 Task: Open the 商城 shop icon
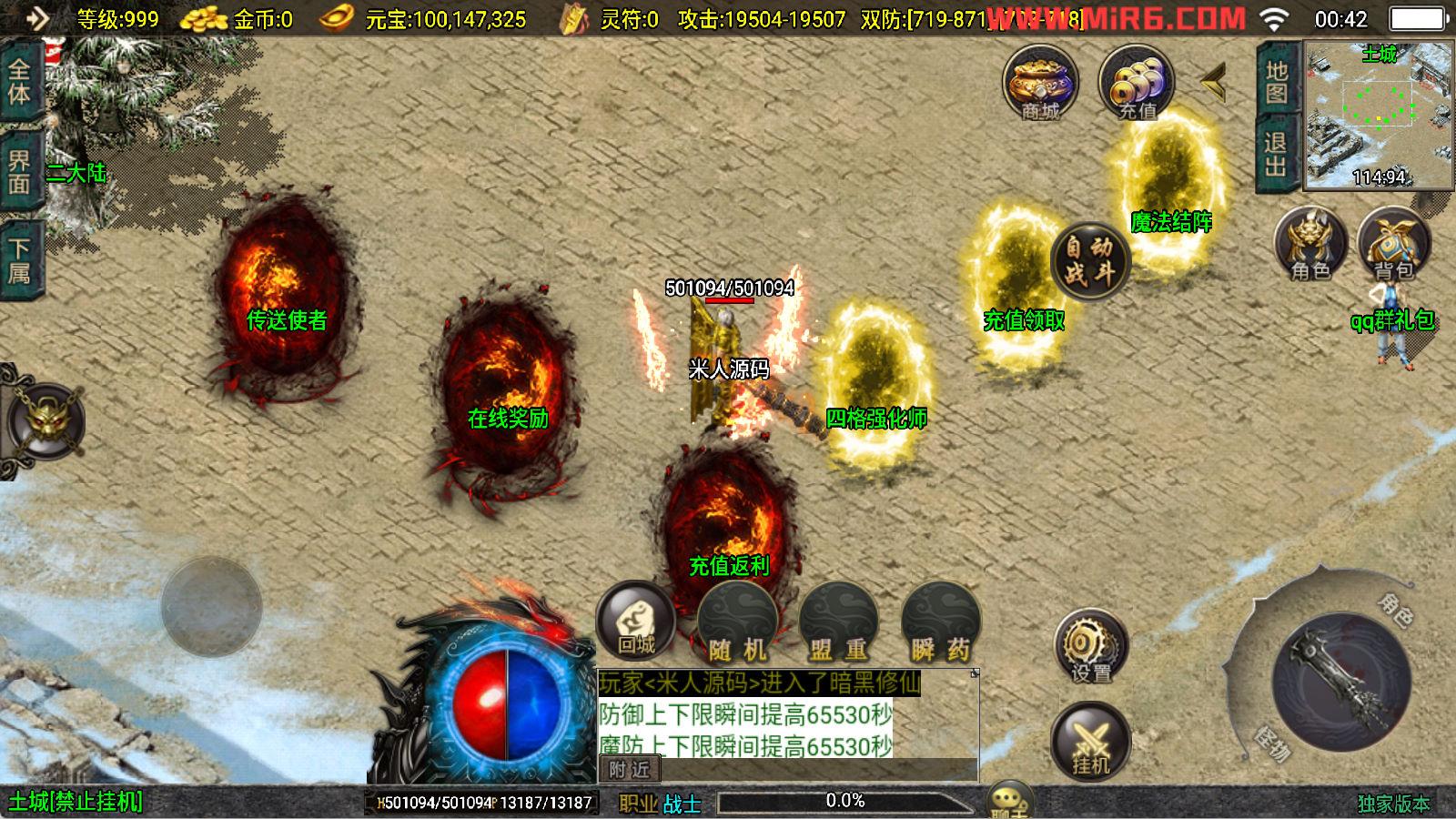1040,83
